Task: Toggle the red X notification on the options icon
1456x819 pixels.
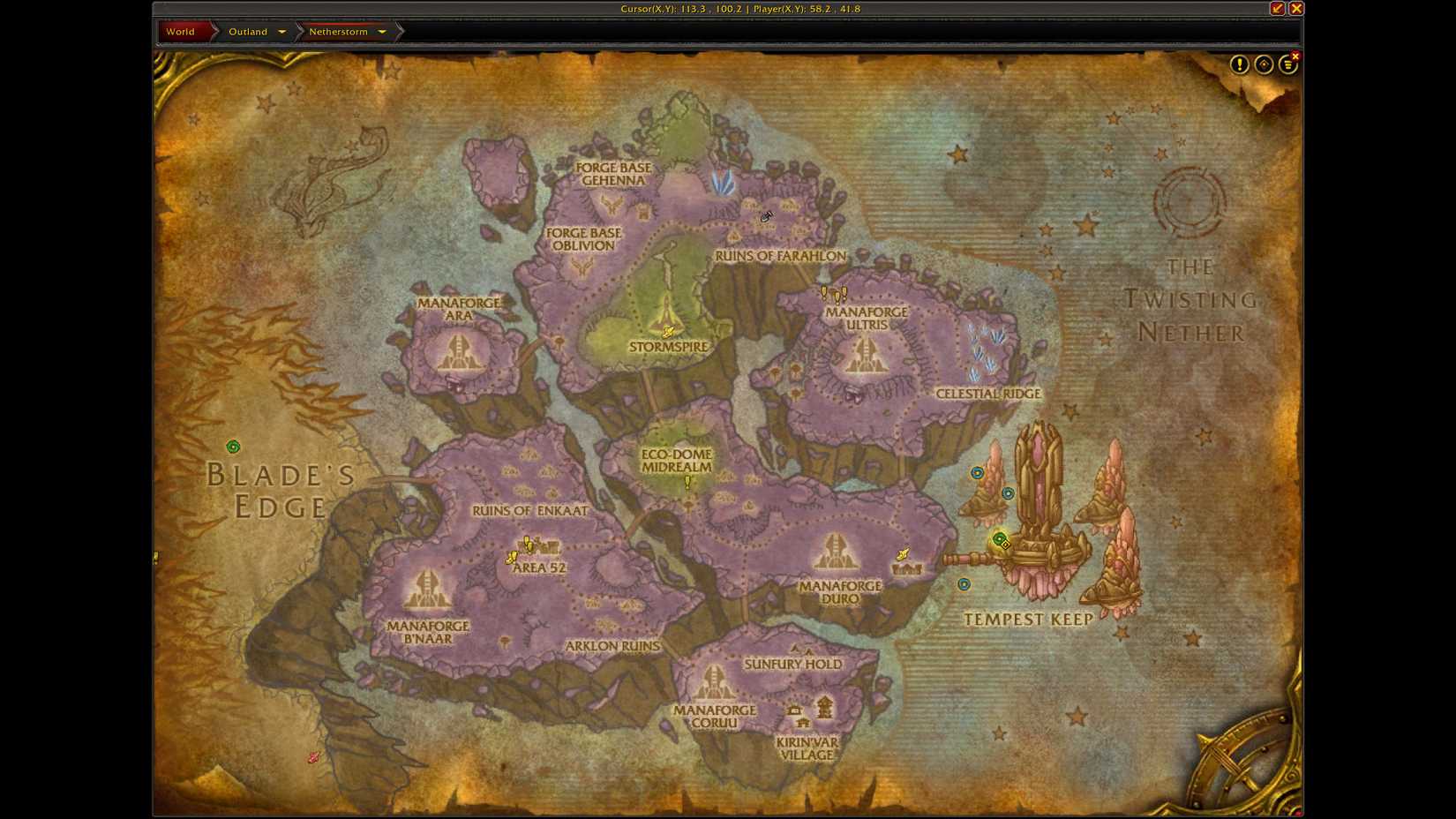Action: pos(1294,55)
